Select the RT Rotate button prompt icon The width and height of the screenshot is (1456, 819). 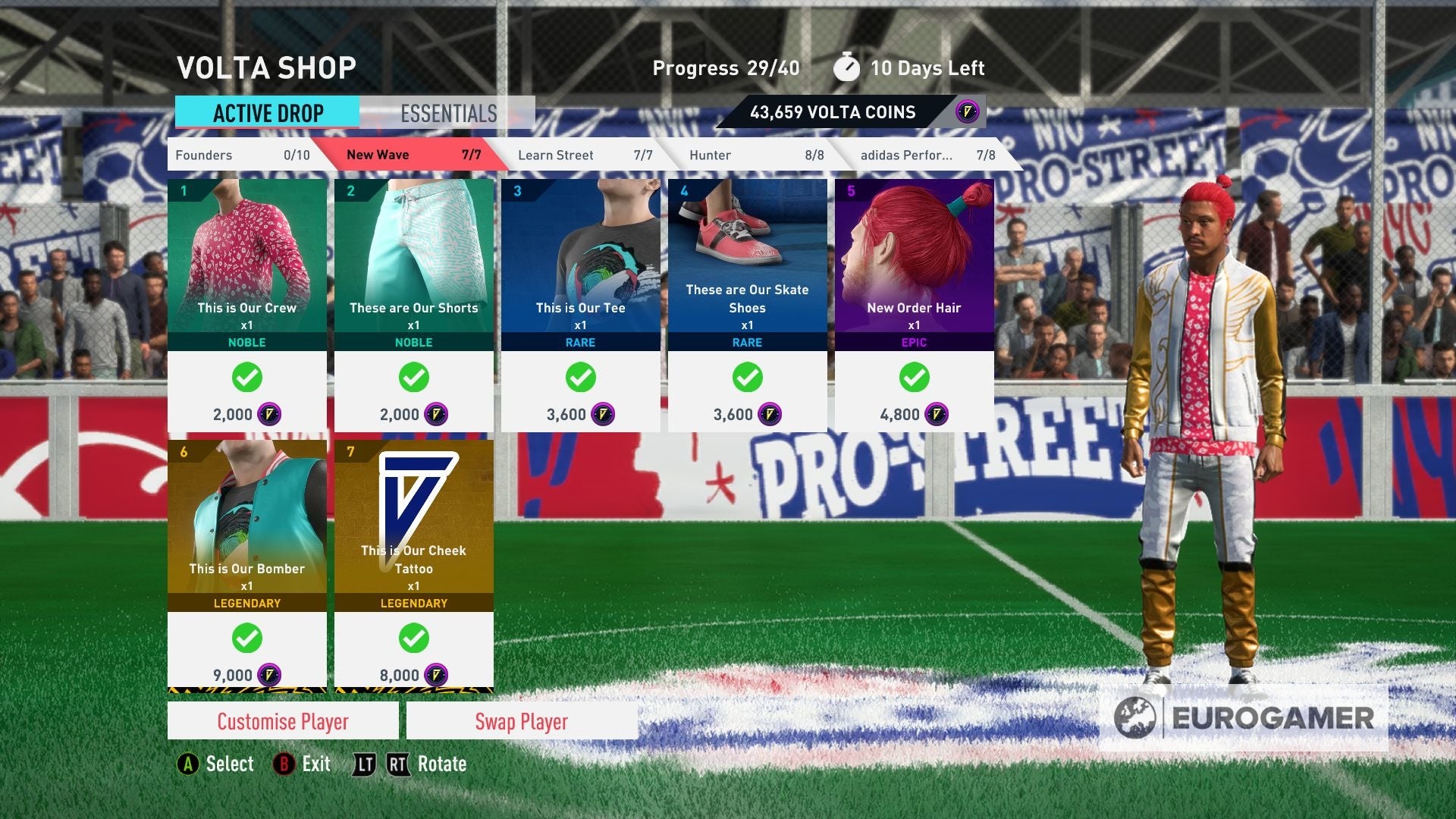397,764
